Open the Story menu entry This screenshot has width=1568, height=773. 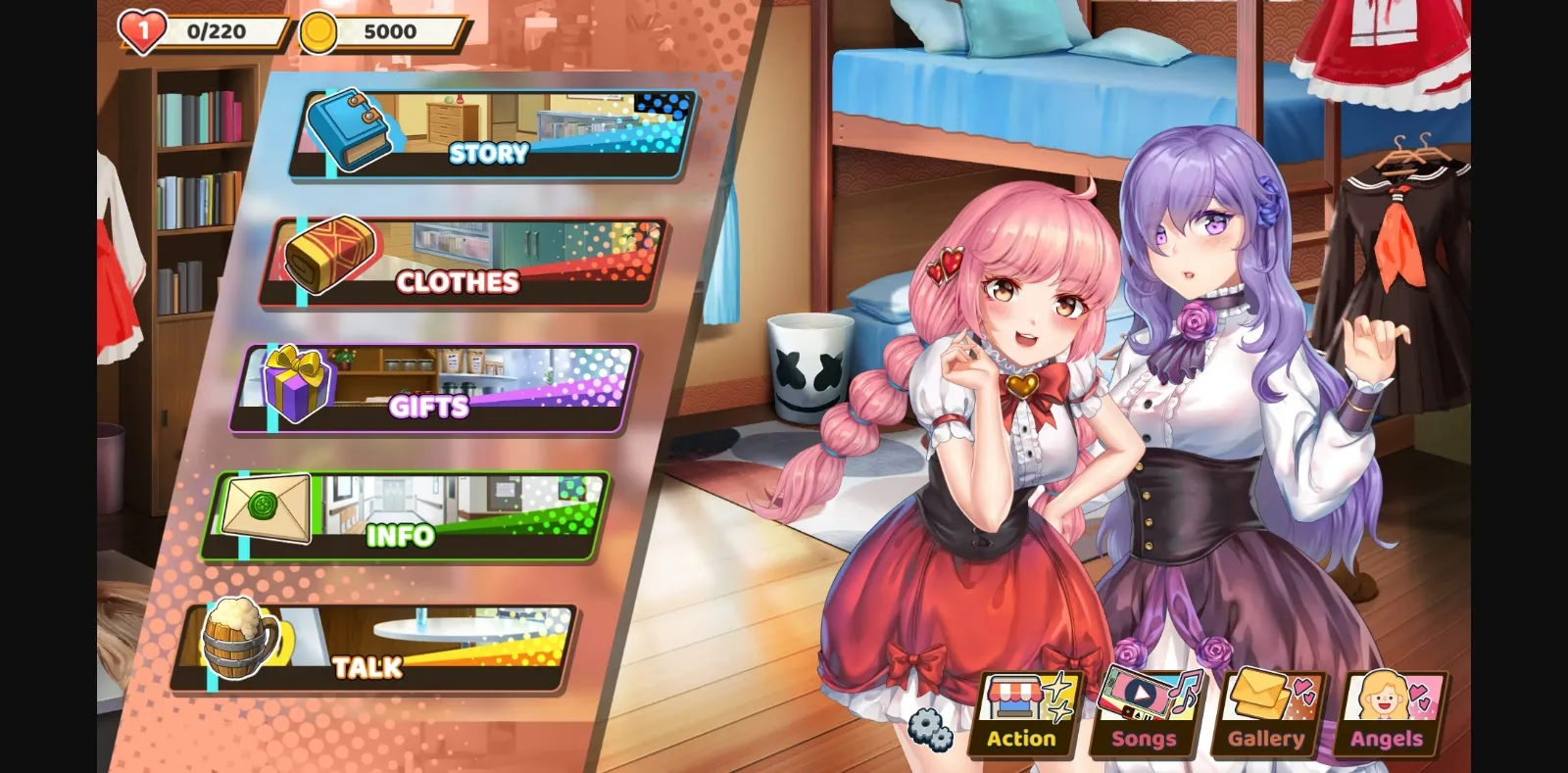coord(487,152)
